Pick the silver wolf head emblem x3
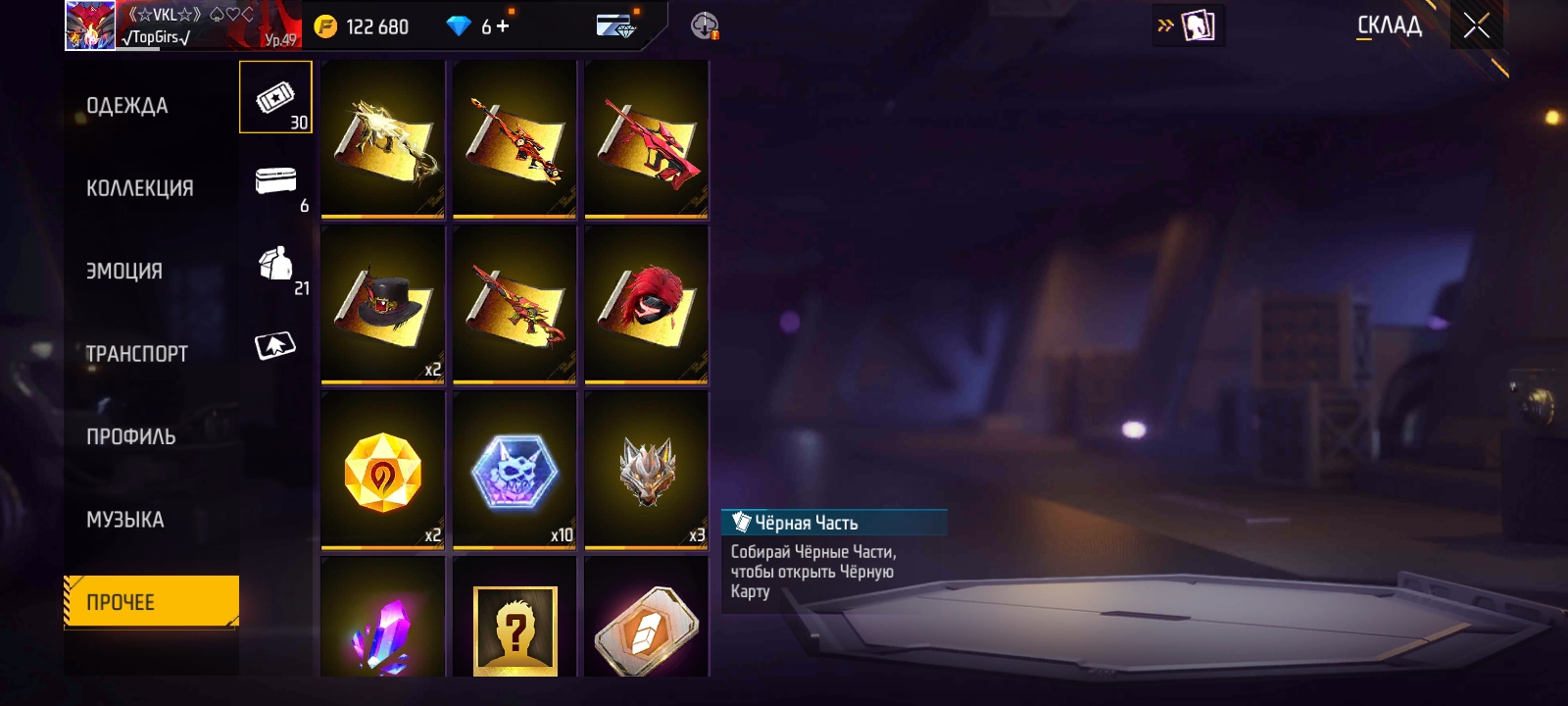 click(x=646, y=470)
